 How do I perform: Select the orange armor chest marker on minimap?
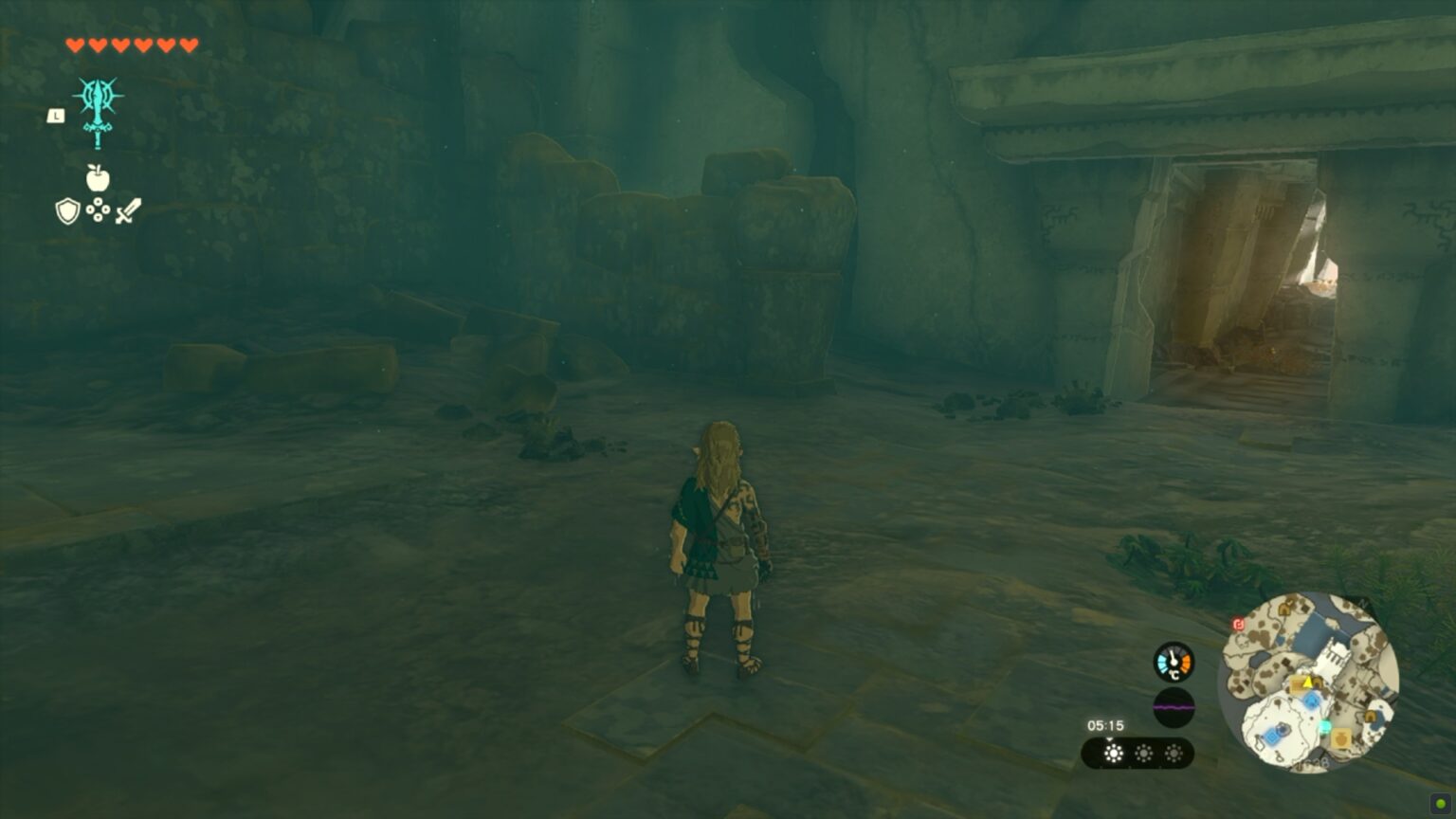1339,738
